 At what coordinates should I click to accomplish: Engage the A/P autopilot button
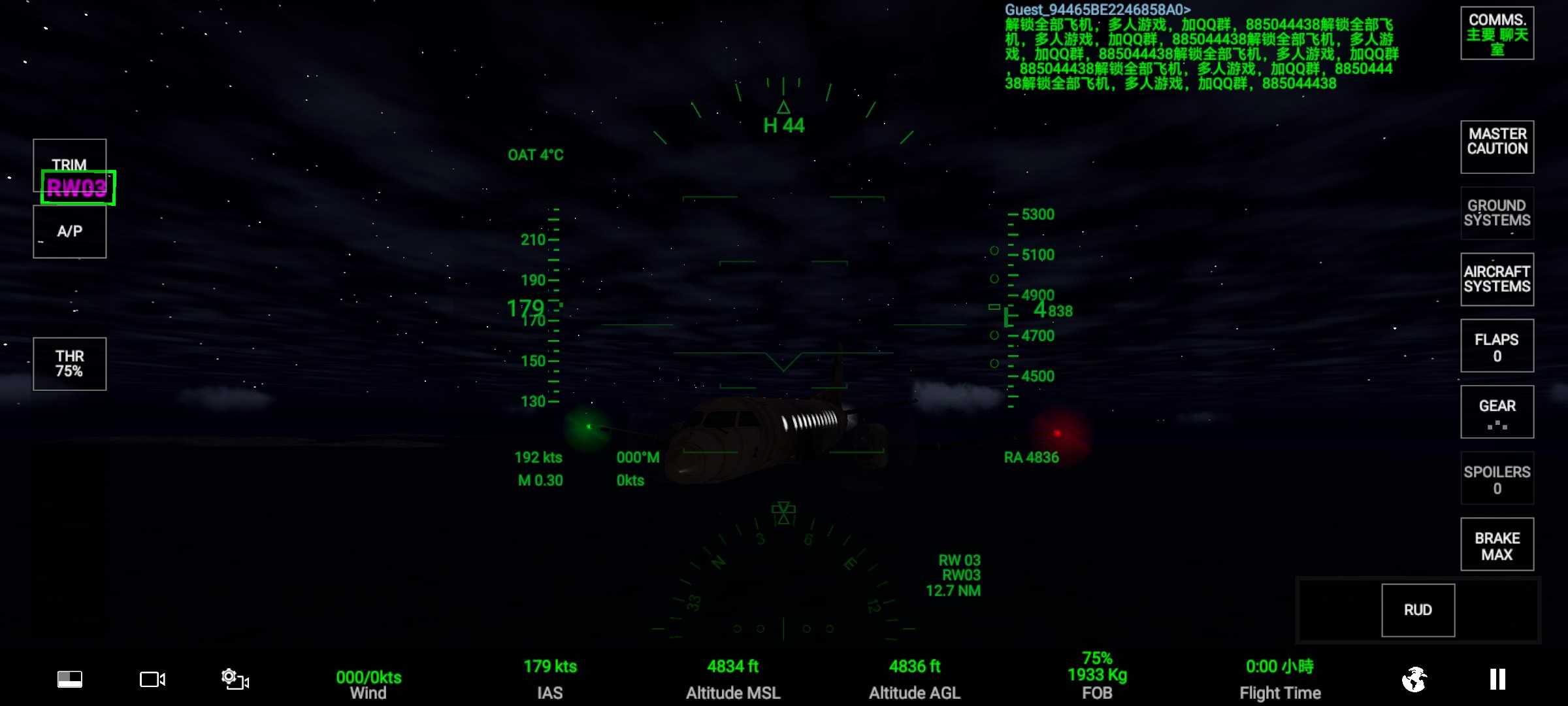tap(69, 232)
